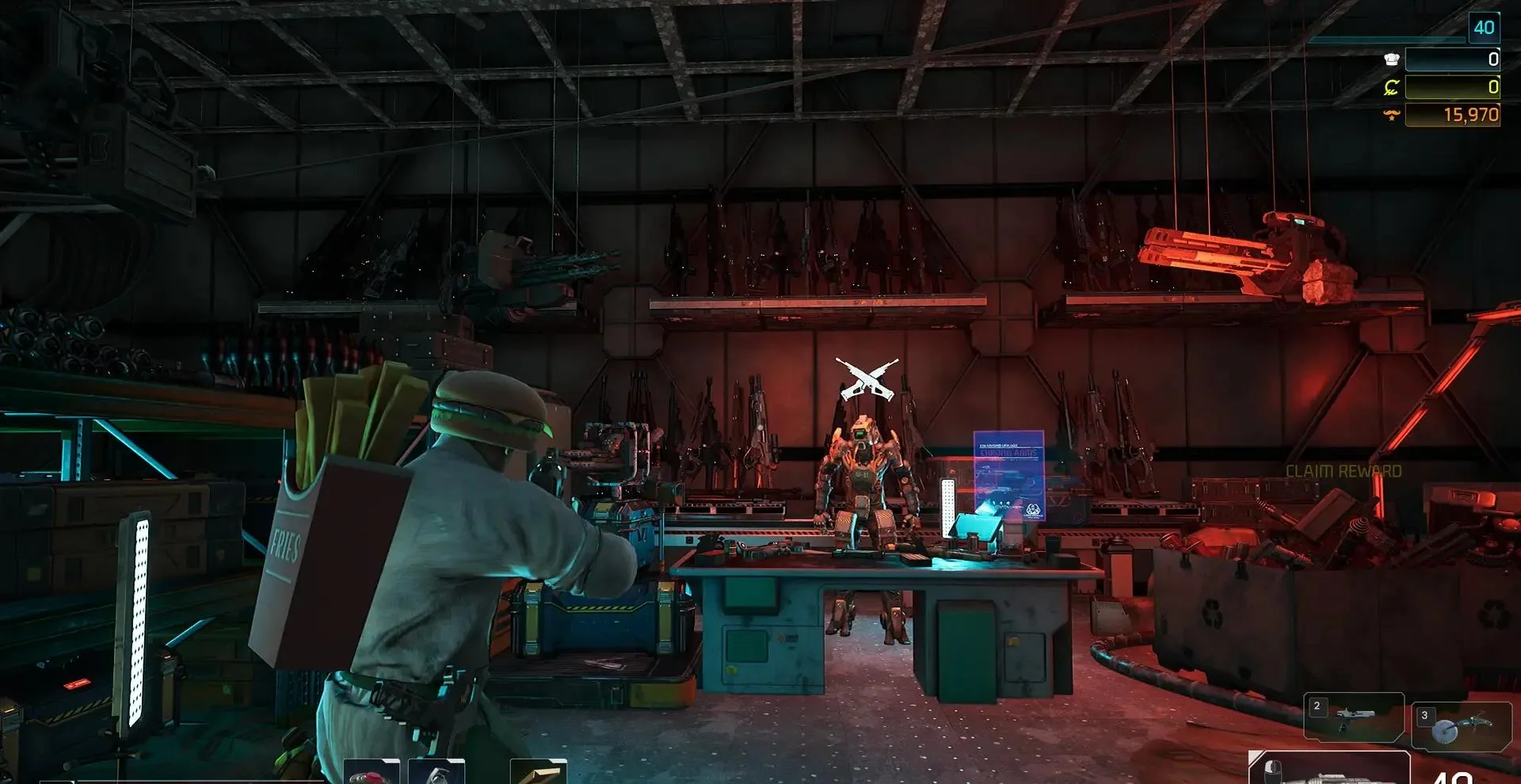Viewport: 1521px width, 784px height.
Task: Select the pistol in weapon slot 2
Action: pos(1353,717)
